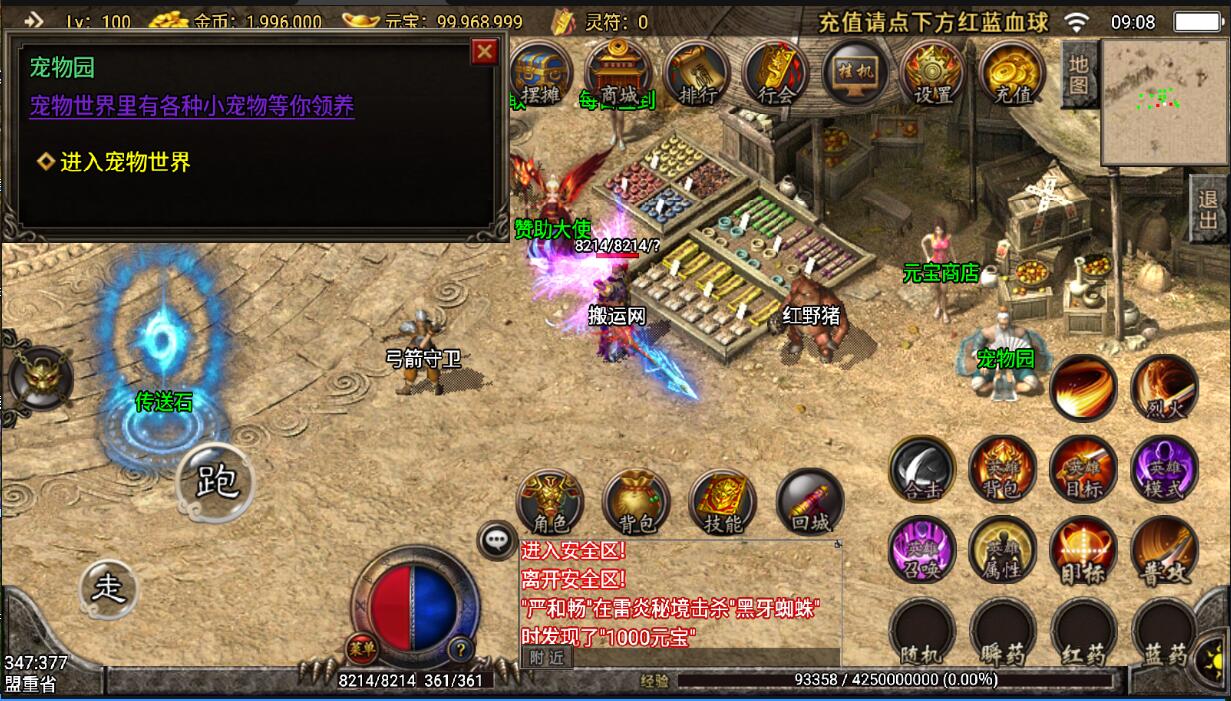1231x701 pixels.
Task: Open 设置 settings icon
Action: pos(933,72)
